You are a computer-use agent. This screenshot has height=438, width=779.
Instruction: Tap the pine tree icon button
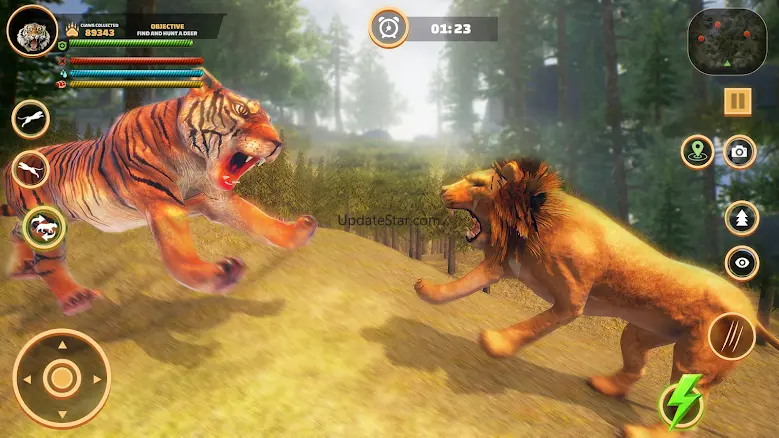pyautogui.click(x=741, y=218)
